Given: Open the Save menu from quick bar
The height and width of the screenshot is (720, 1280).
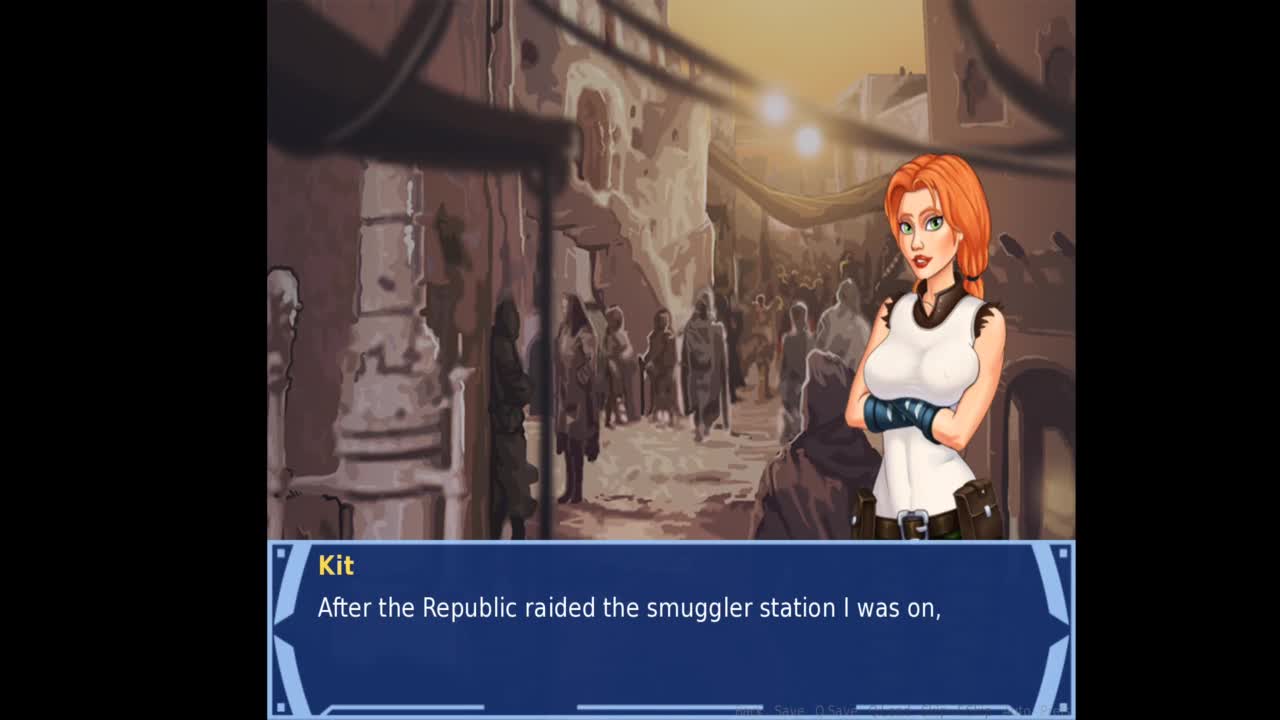Looking at the screenshot, I should (x=789, y=711).
